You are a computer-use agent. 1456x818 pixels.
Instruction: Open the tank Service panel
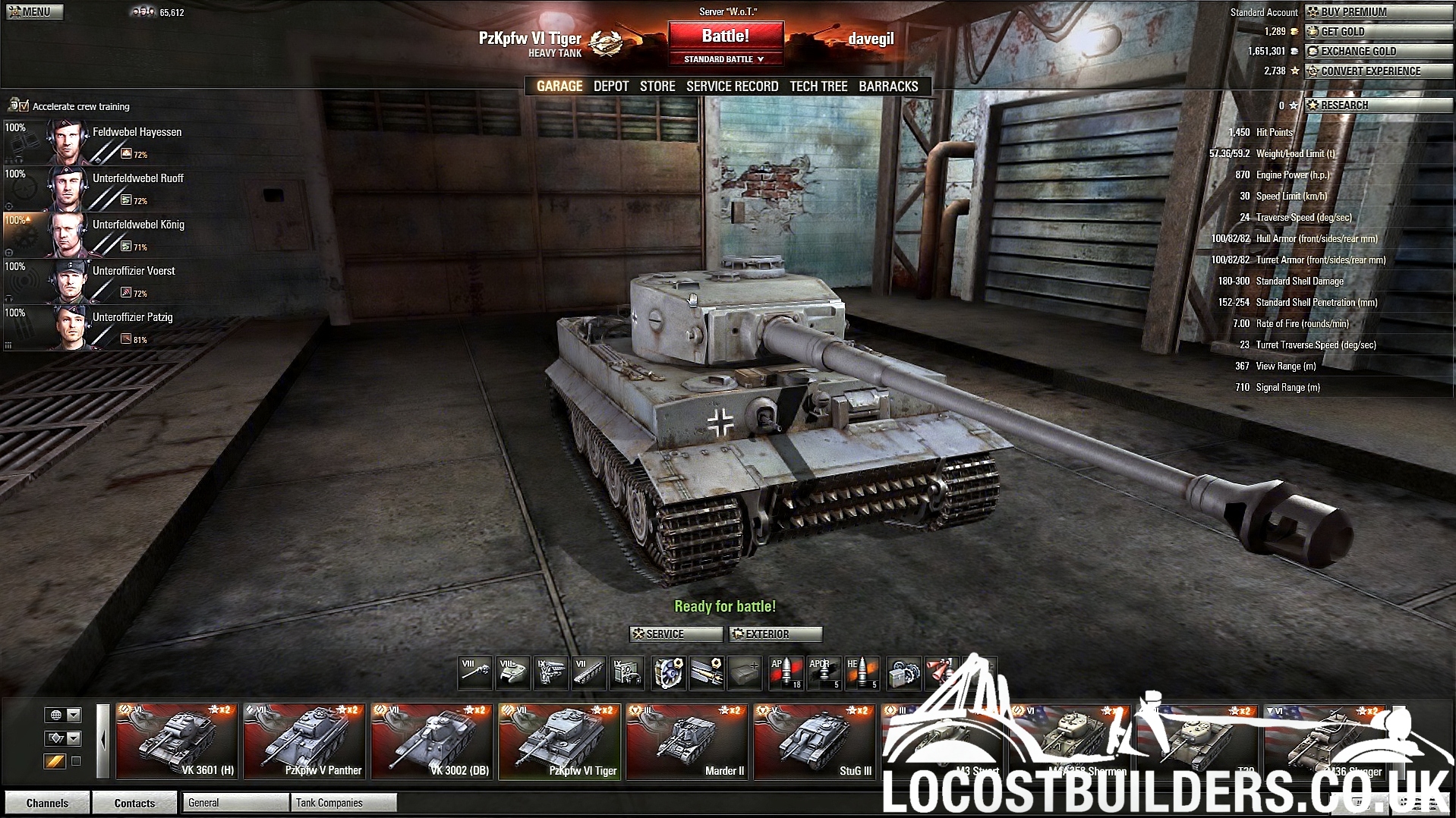click(x=675, y=634)
